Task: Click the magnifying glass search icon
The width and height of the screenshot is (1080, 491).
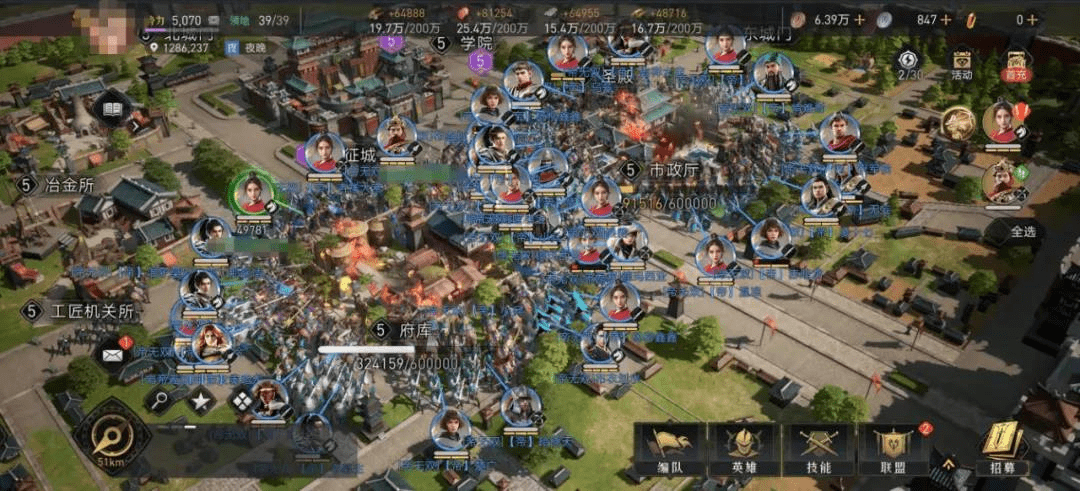Action: click(x=160, y=401)
